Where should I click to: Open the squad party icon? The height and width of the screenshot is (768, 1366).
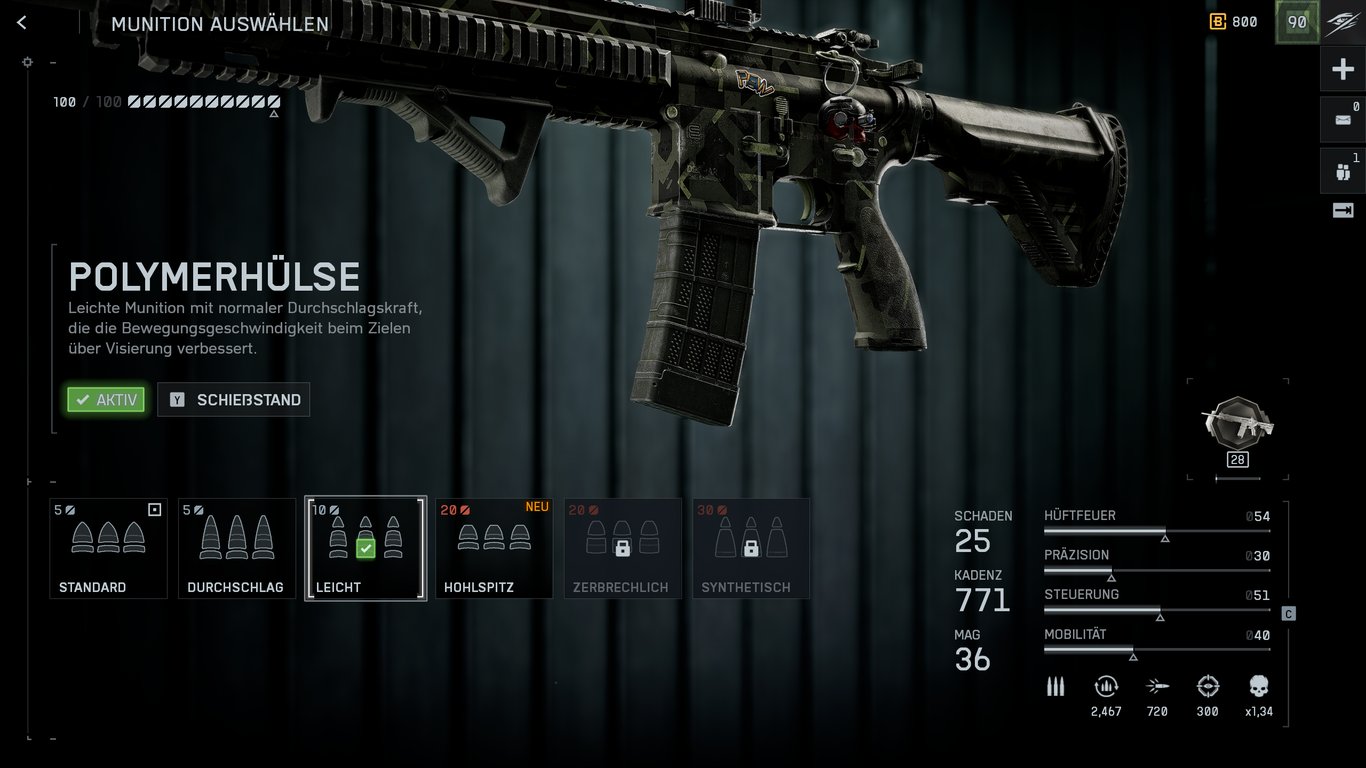tap(1342, 171)
